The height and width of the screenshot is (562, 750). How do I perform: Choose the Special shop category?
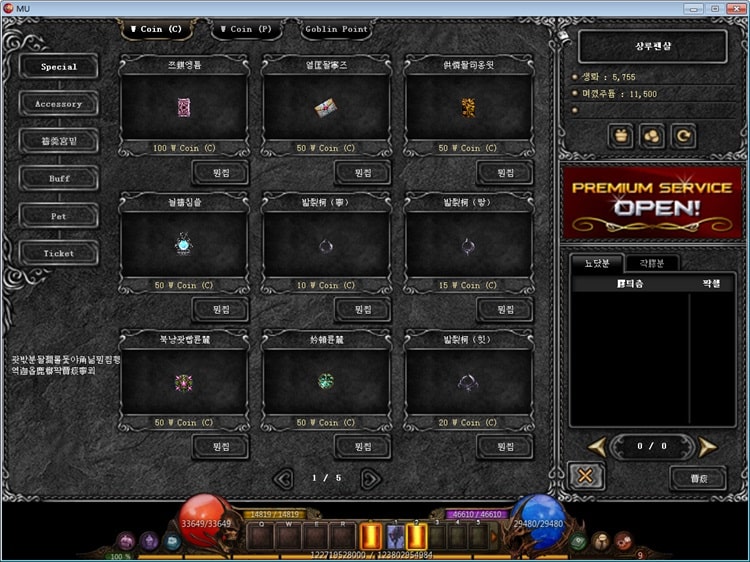(x=59, y=67)
